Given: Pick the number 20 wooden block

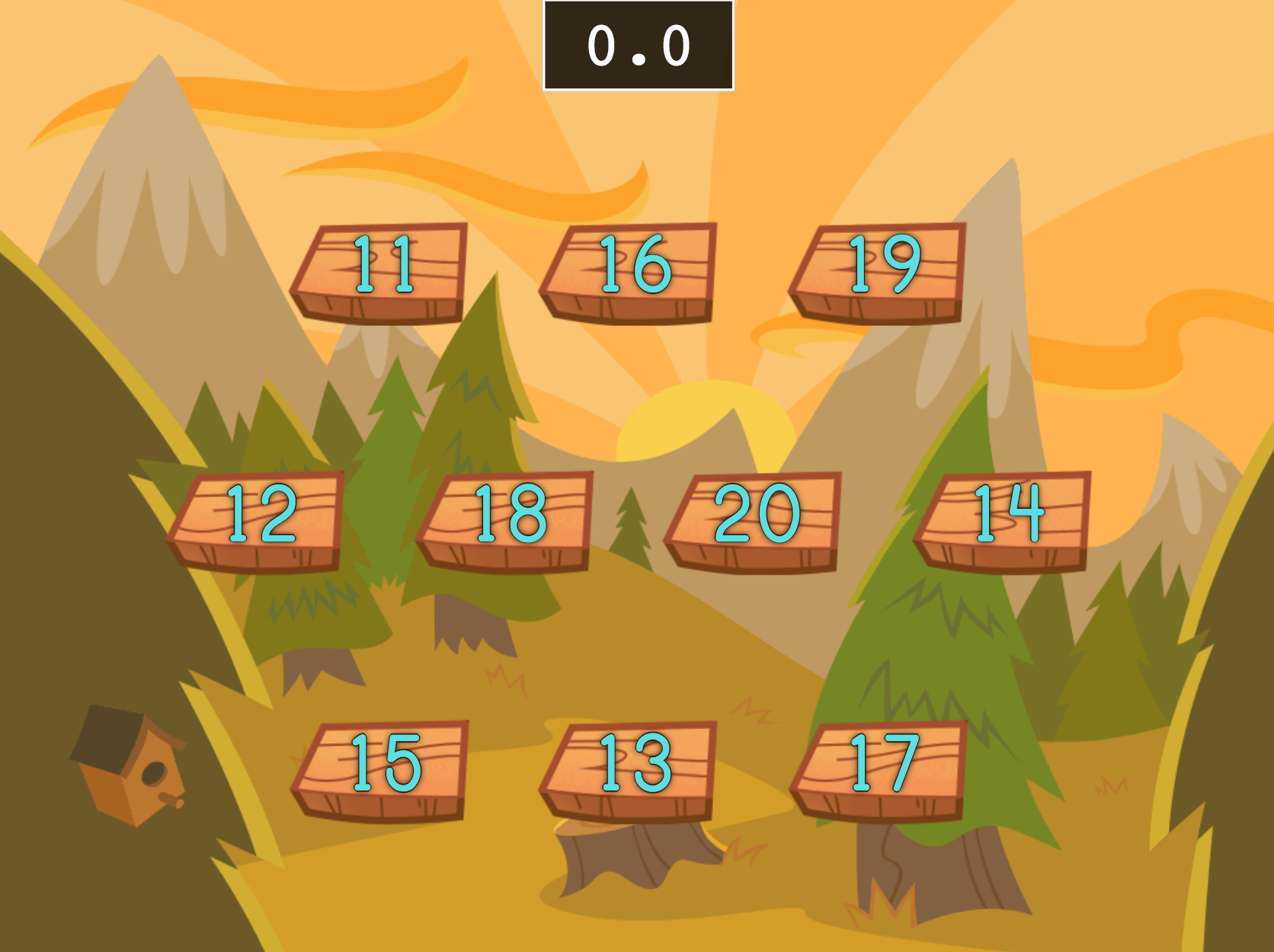Looking at the screenshot, I should 755,519.
